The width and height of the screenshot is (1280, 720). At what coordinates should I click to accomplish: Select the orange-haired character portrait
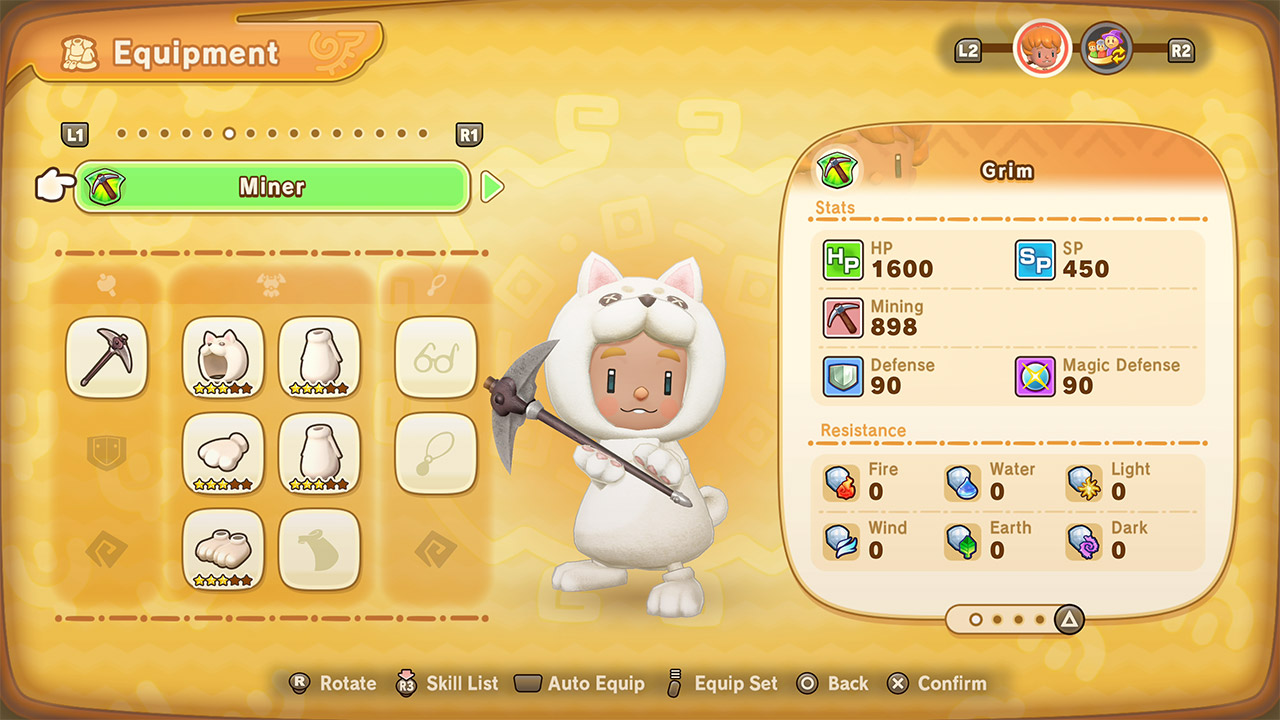[1042, 48]
